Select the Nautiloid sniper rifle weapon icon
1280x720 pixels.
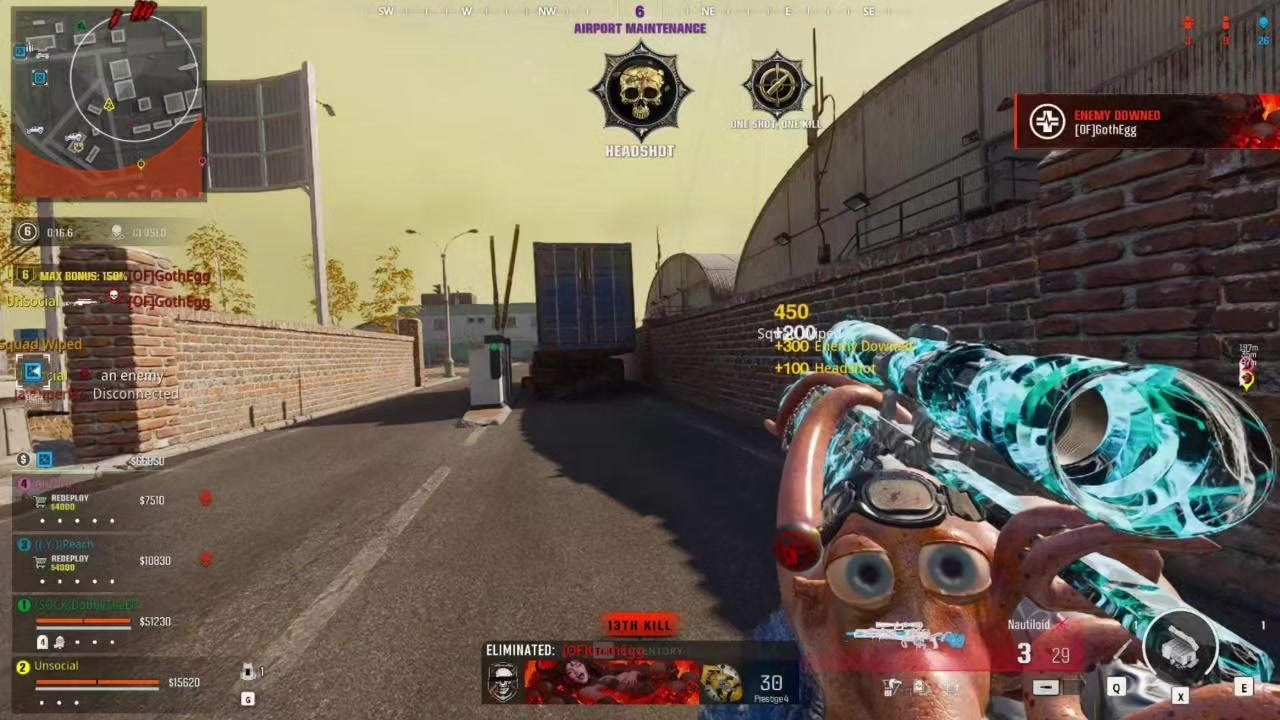(x=903, y=636)
